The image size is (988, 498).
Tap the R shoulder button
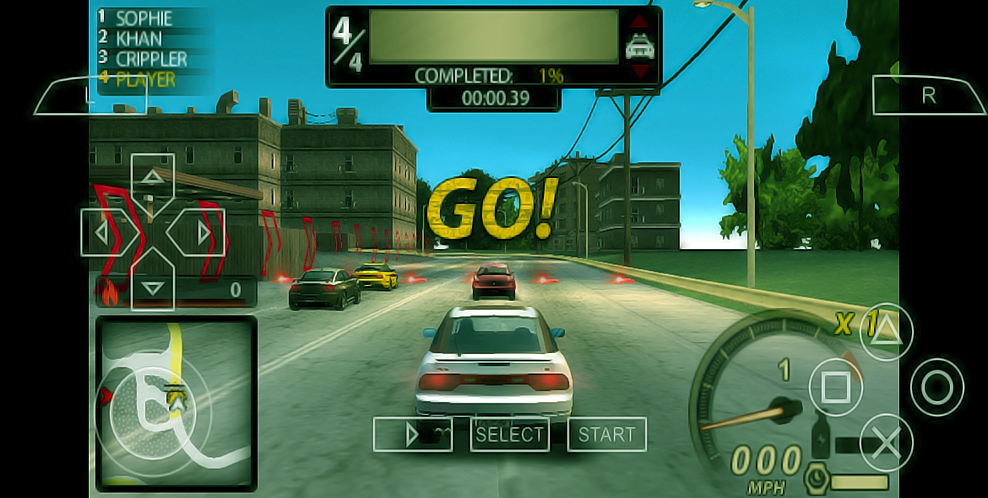tap(929, 95)
